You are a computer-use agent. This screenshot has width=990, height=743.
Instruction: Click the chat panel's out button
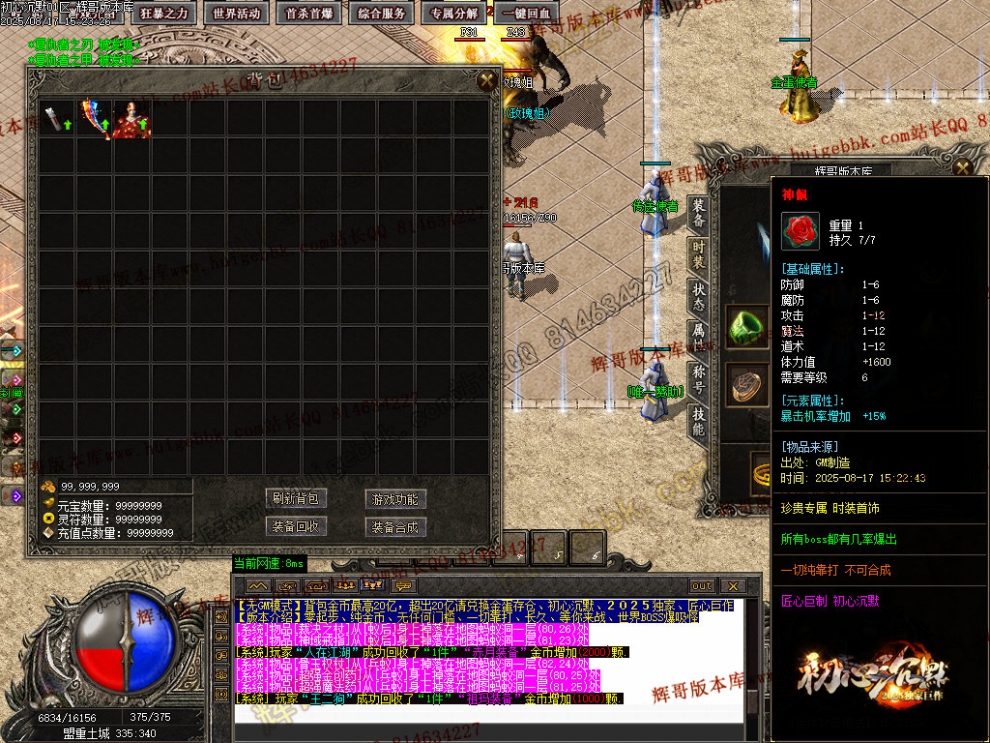[x=702, y=586]
